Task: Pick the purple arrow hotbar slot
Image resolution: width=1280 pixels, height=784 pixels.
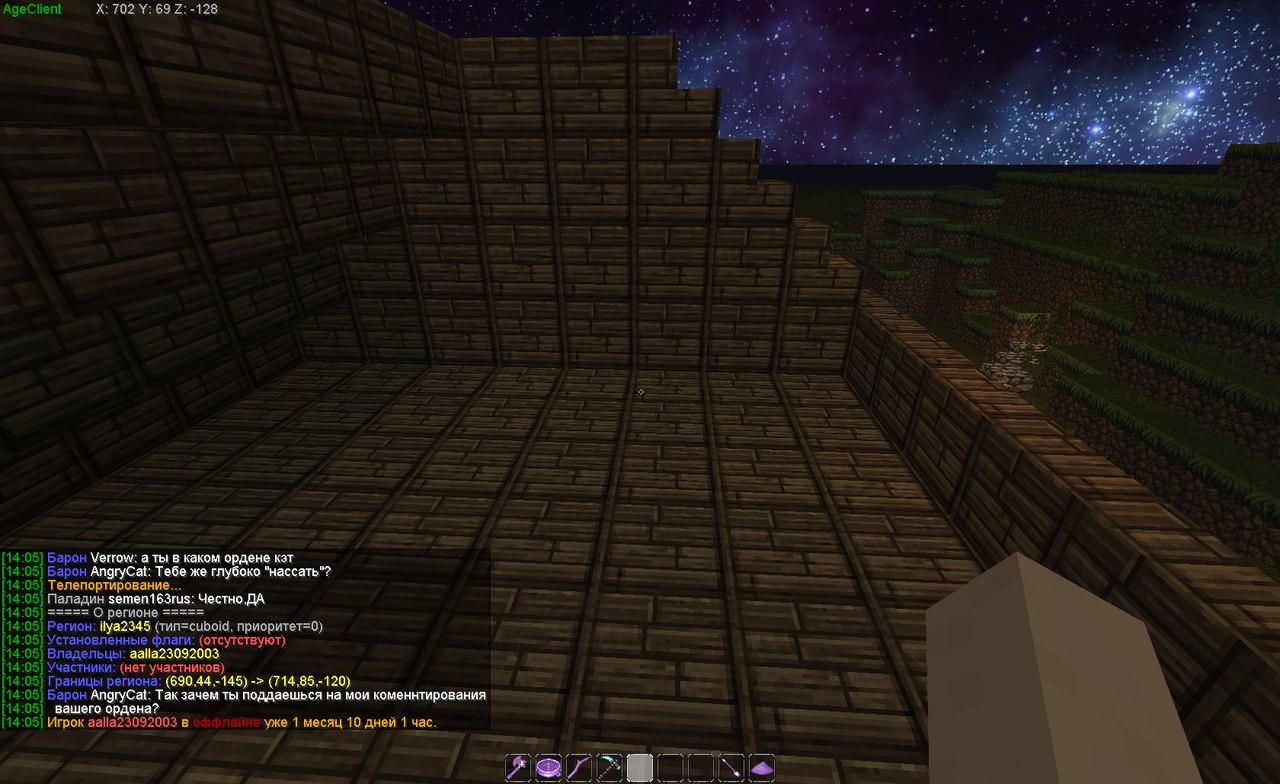Action: [x=732, y=767]
